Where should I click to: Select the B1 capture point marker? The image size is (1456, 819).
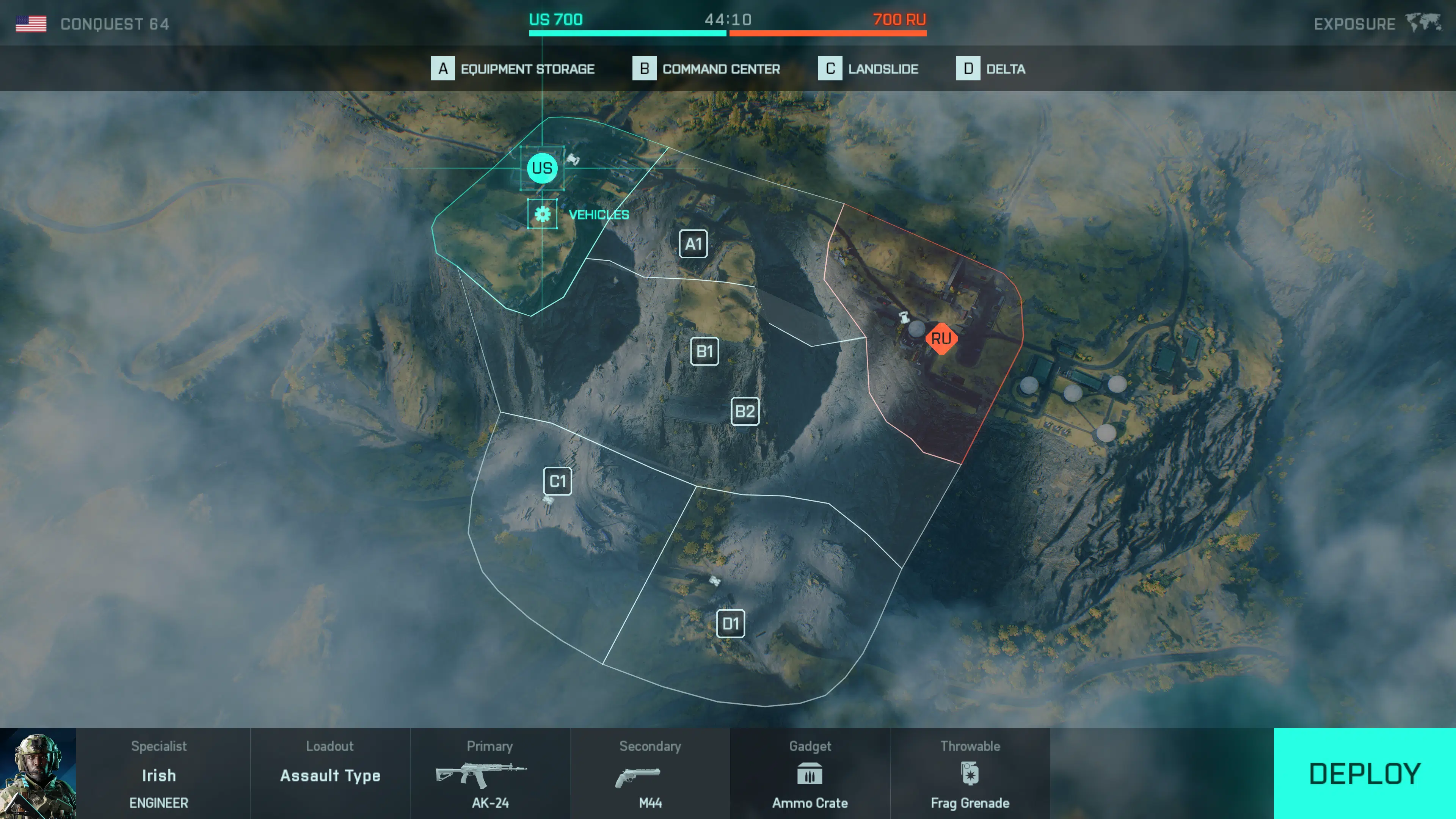tap(705, 351)
